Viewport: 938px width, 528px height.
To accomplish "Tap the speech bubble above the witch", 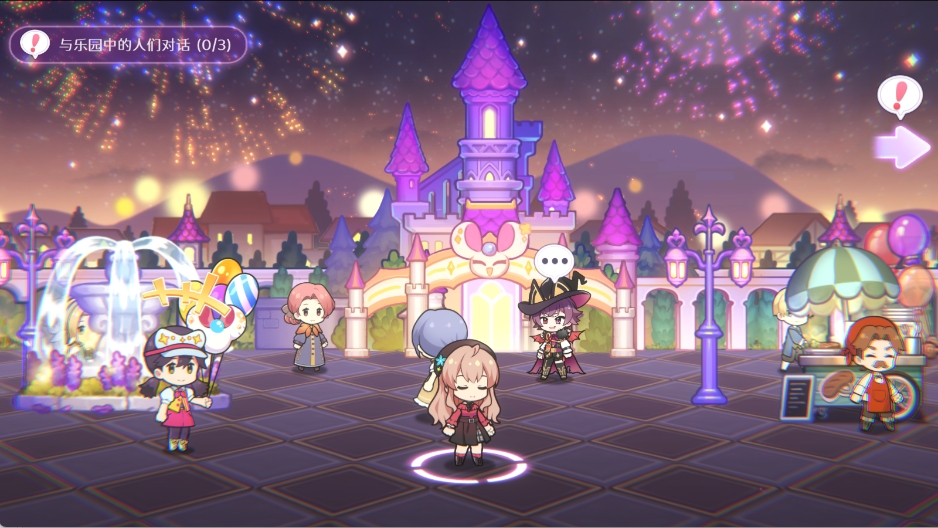I will point(551,263).
